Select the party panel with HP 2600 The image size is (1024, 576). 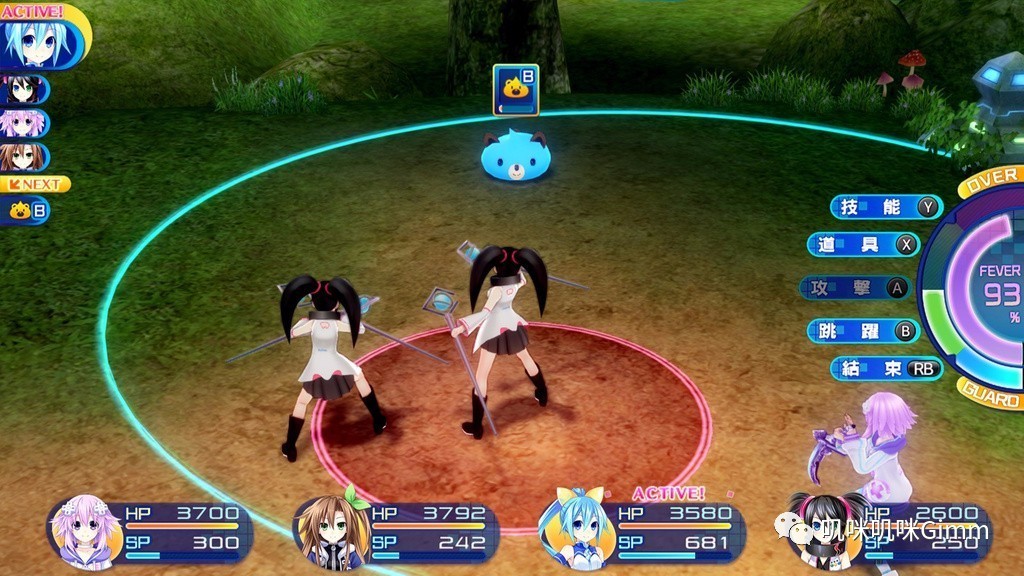[888, 530]
